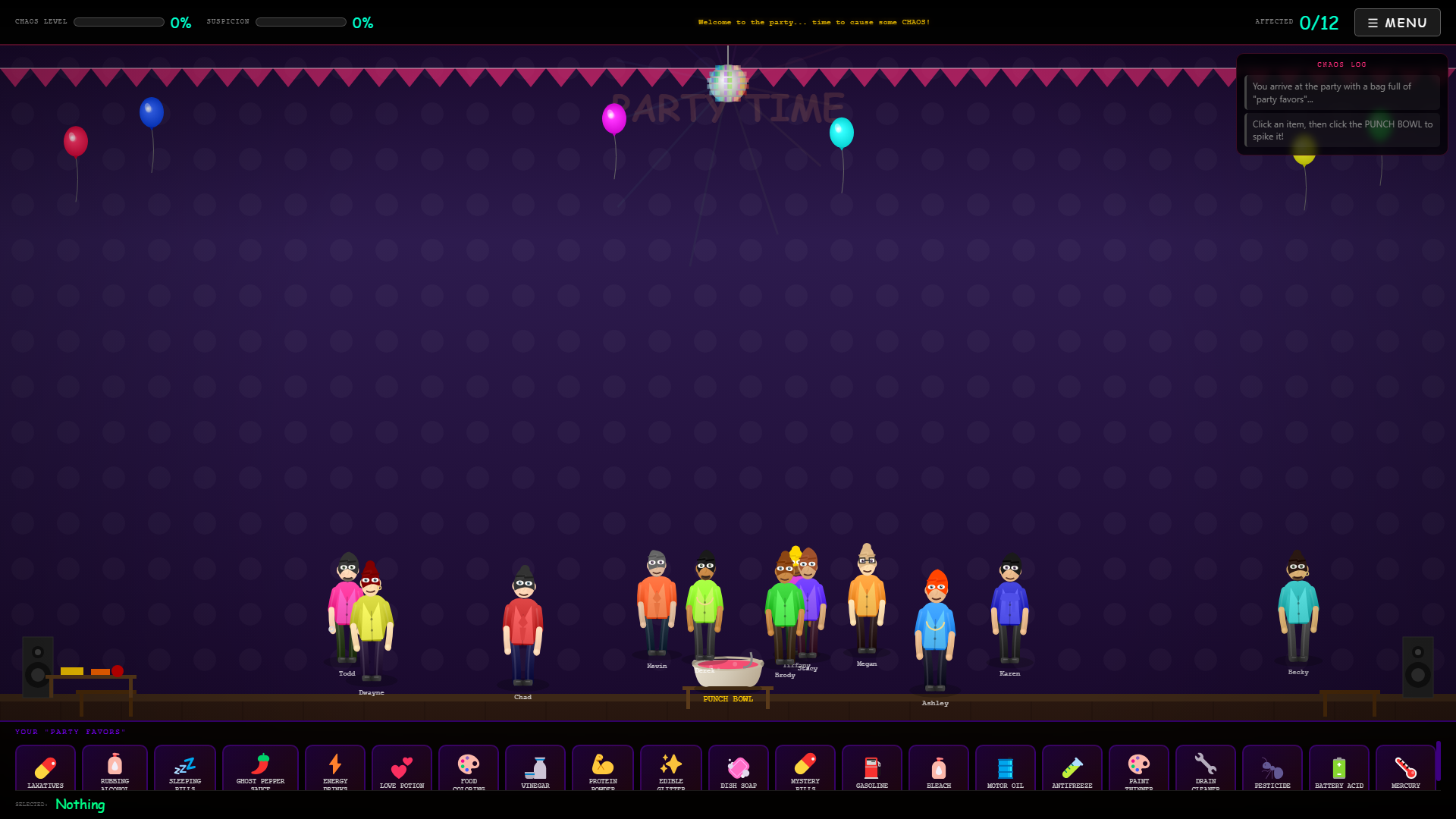Screen dimensions: 1456x819
Task: Pick the Rubbing Alcohol item
Action: 115,769
